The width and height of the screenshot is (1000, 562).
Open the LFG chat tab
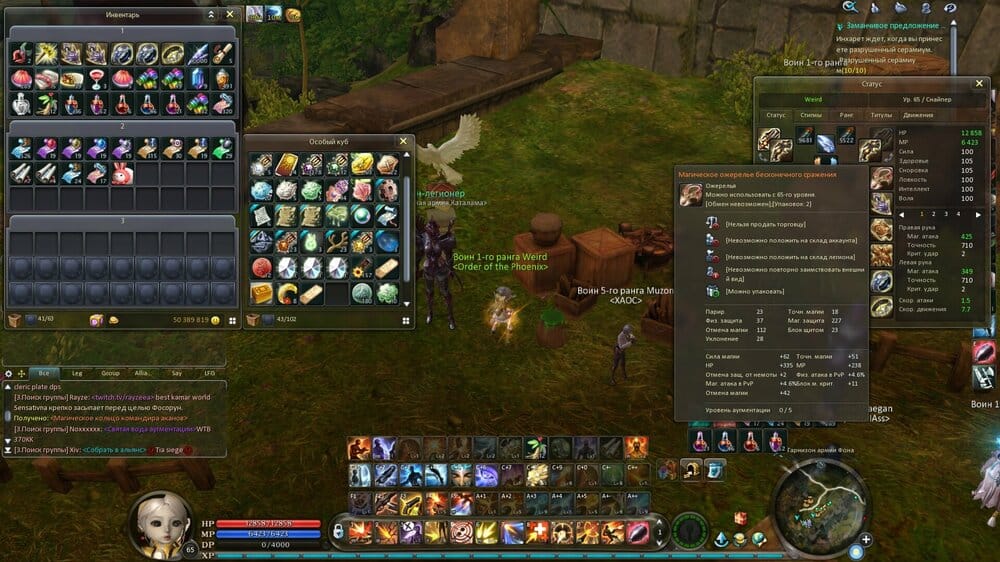(x=208, y=372)
